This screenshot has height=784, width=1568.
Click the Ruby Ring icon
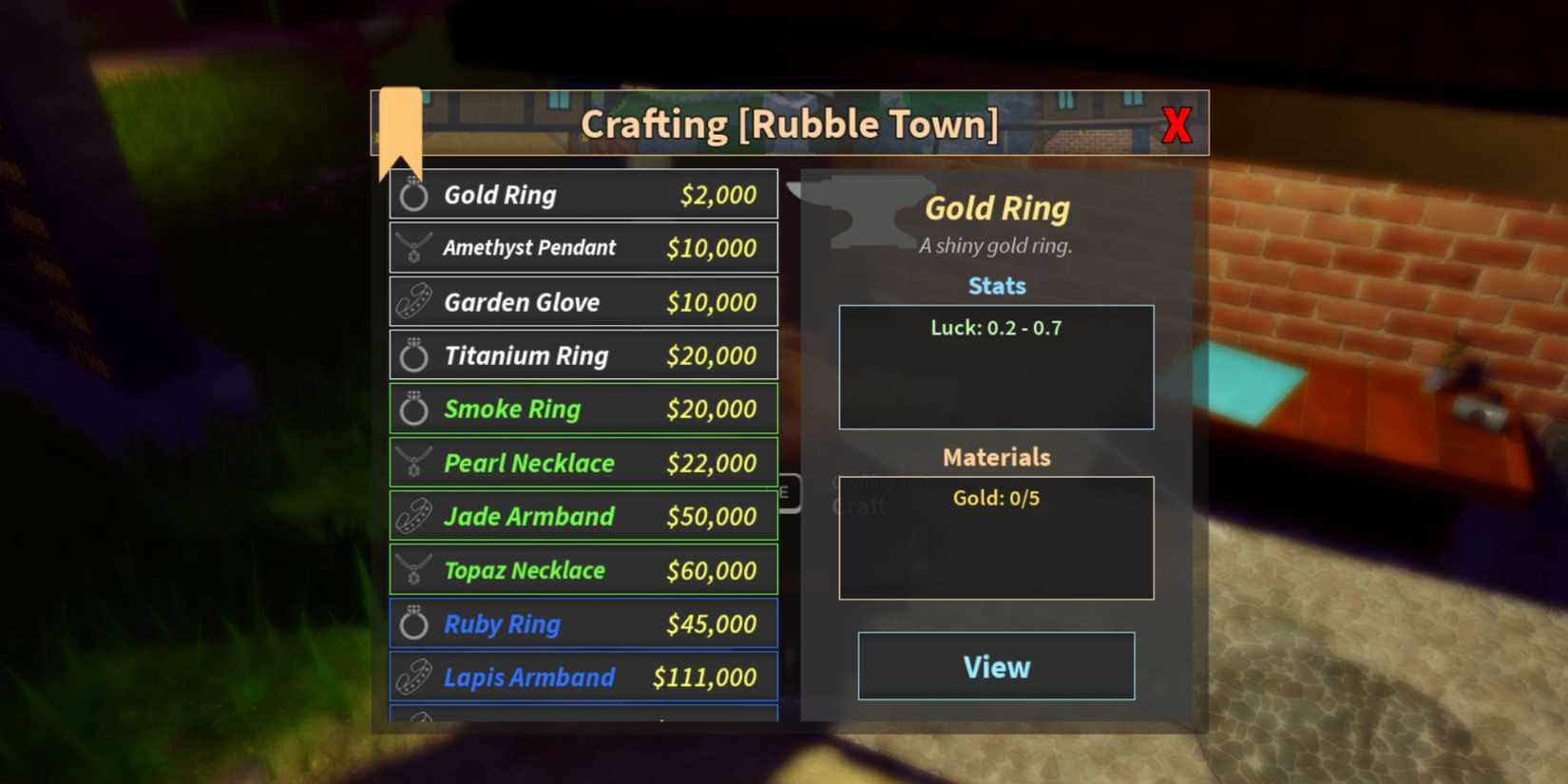click(x=413, y=623)
